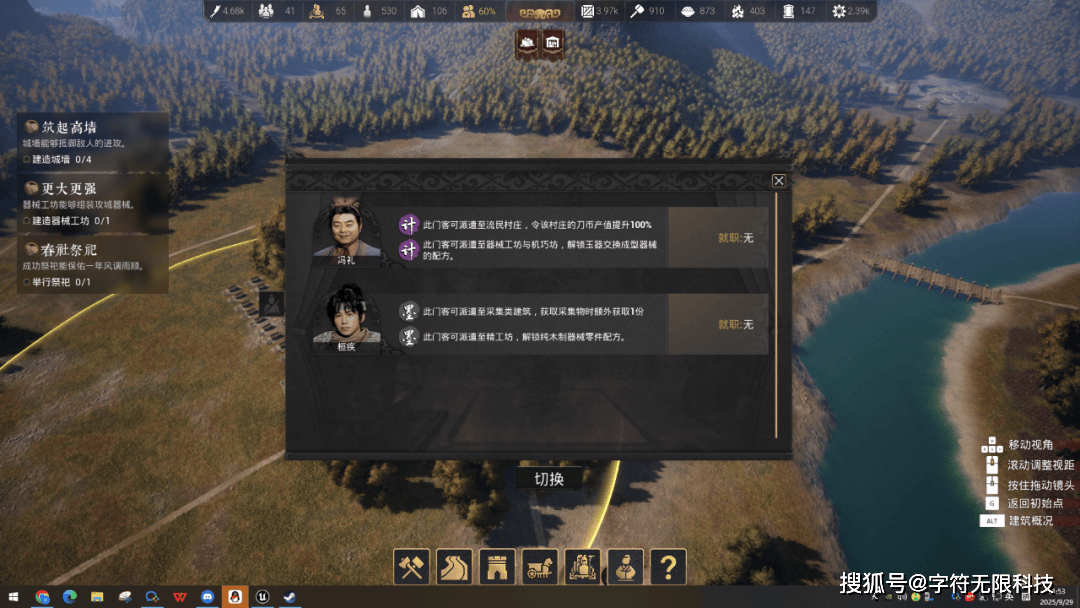Open the question mark help button
The image size is (1080, 608).
tap(668, 566)
